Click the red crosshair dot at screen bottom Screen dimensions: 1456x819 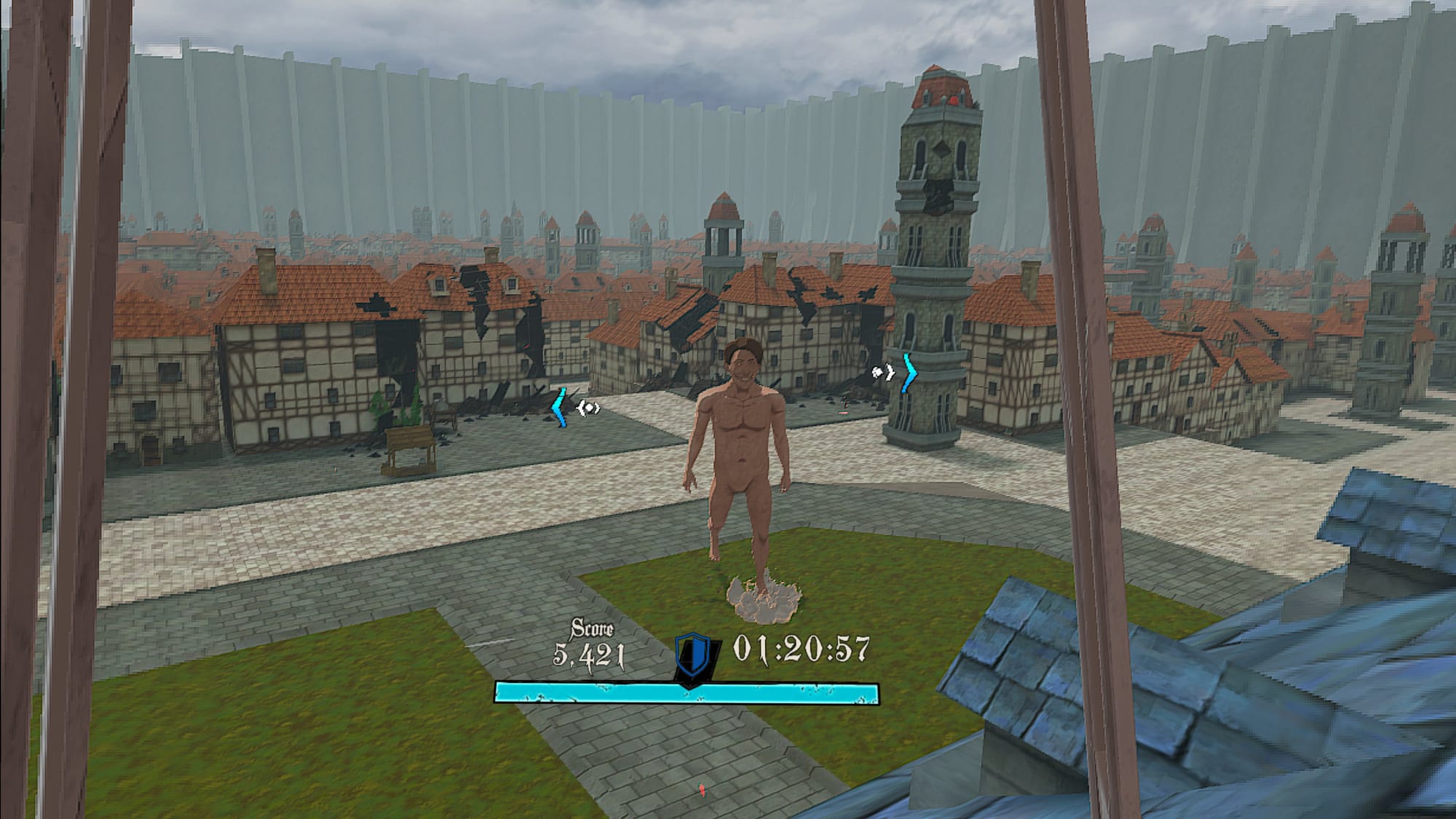pos(702,790)
